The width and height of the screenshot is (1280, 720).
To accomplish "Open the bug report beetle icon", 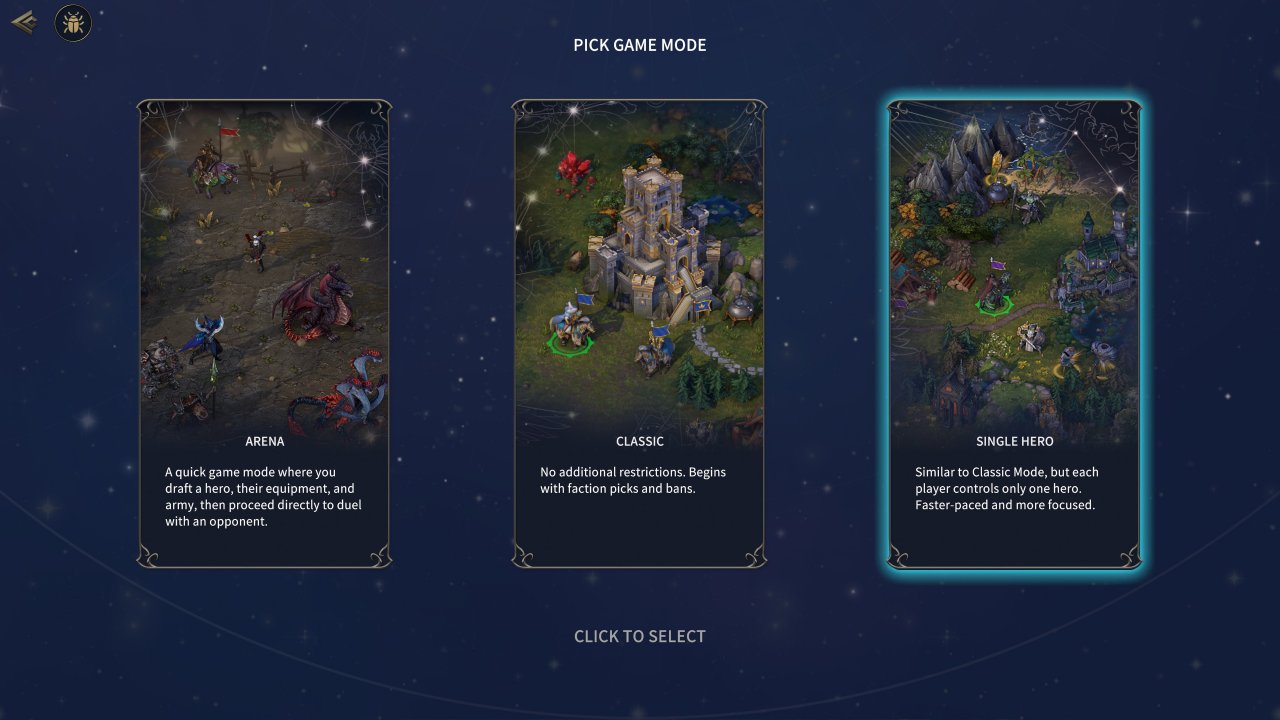I will (x=73, y=23).
